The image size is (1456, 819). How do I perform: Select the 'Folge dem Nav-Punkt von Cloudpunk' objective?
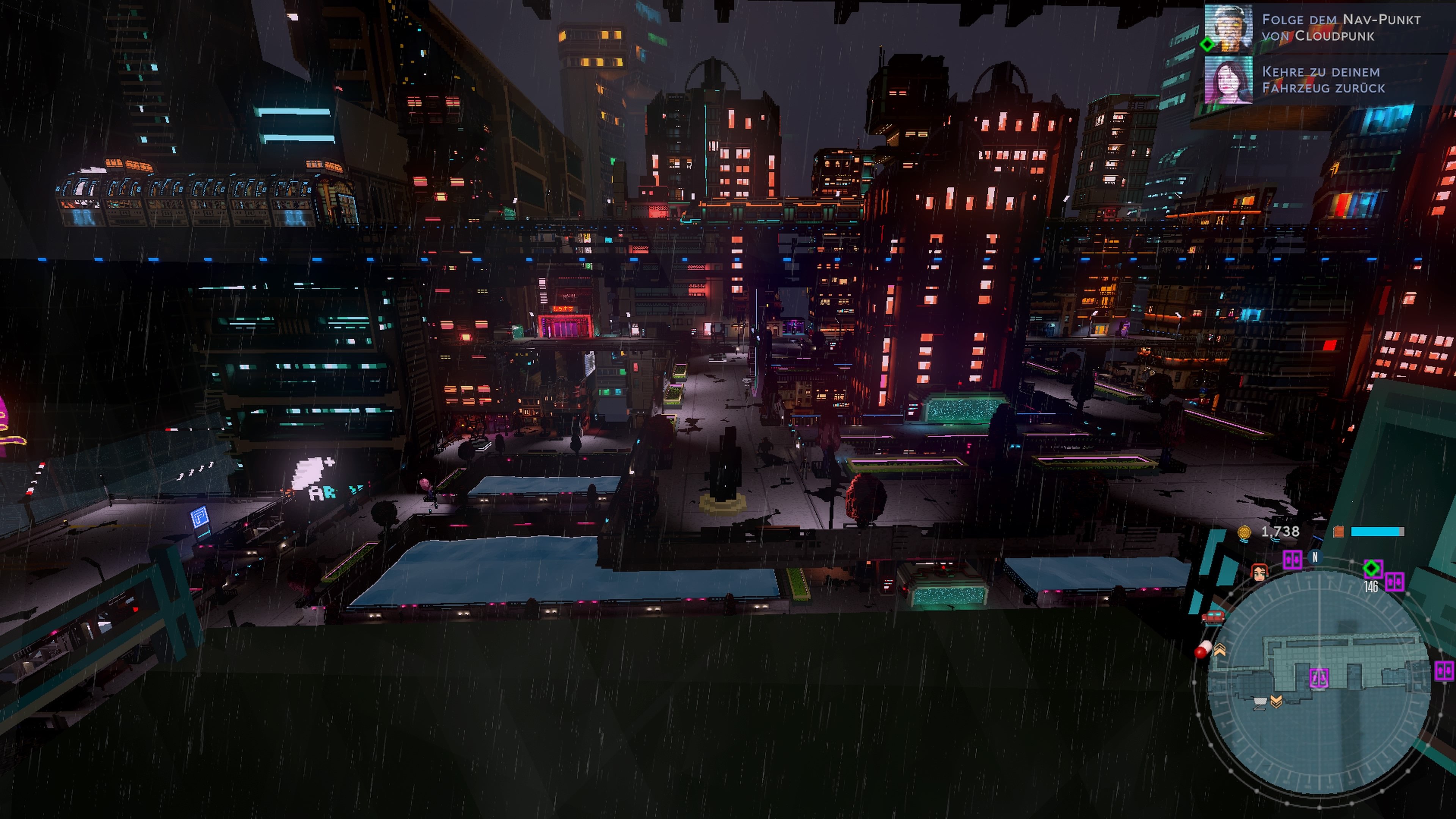[1341, 28]
